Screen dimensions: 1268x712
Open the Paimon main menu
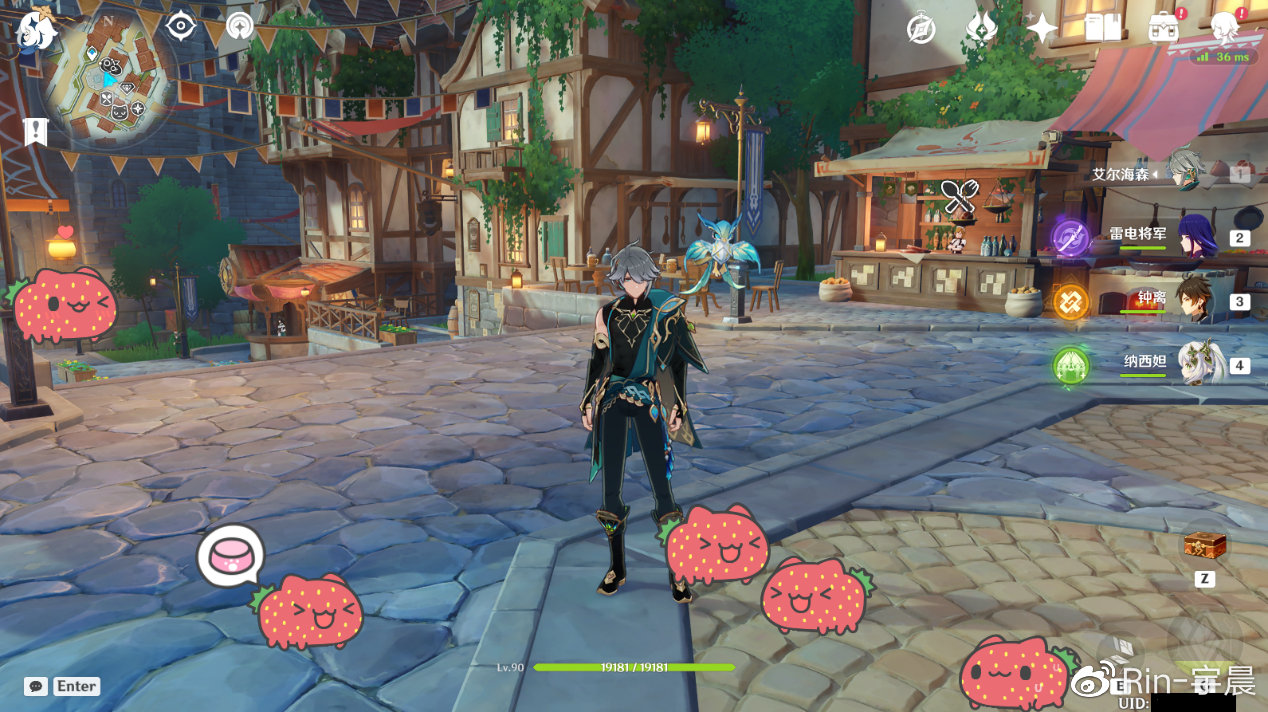34,30
